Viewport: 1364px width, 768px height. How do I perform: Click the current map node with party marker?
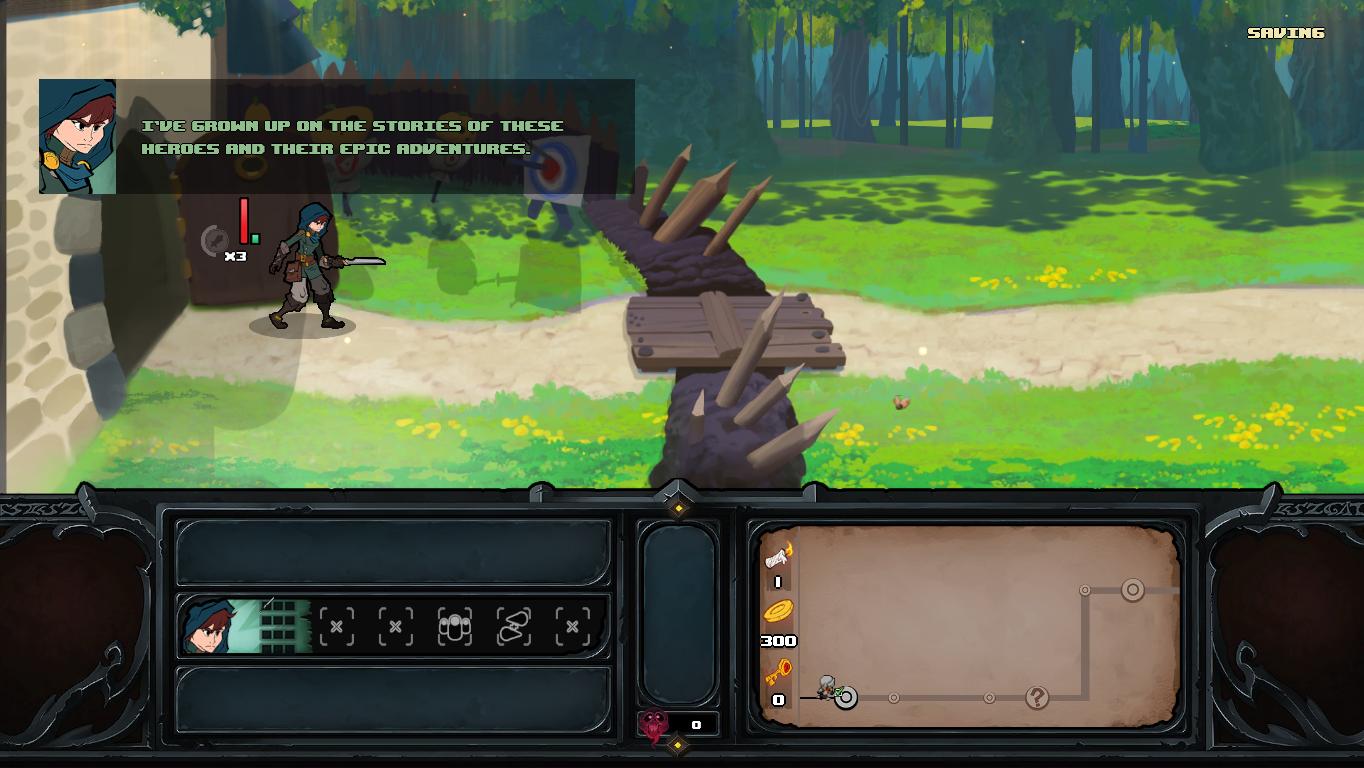tap(845, 698)
